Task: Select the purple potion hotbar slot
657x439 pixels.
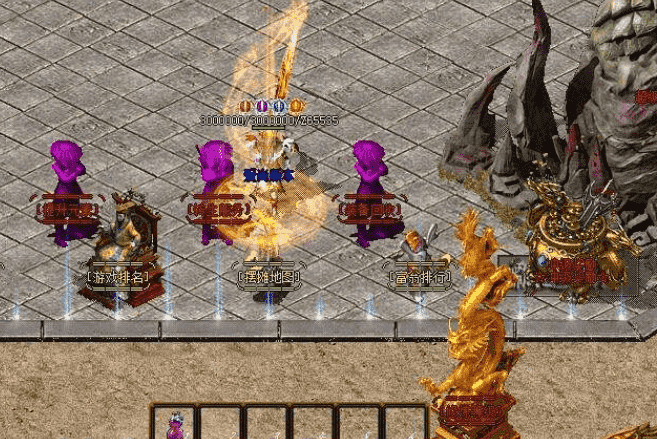Action: (x=175, y=424)
